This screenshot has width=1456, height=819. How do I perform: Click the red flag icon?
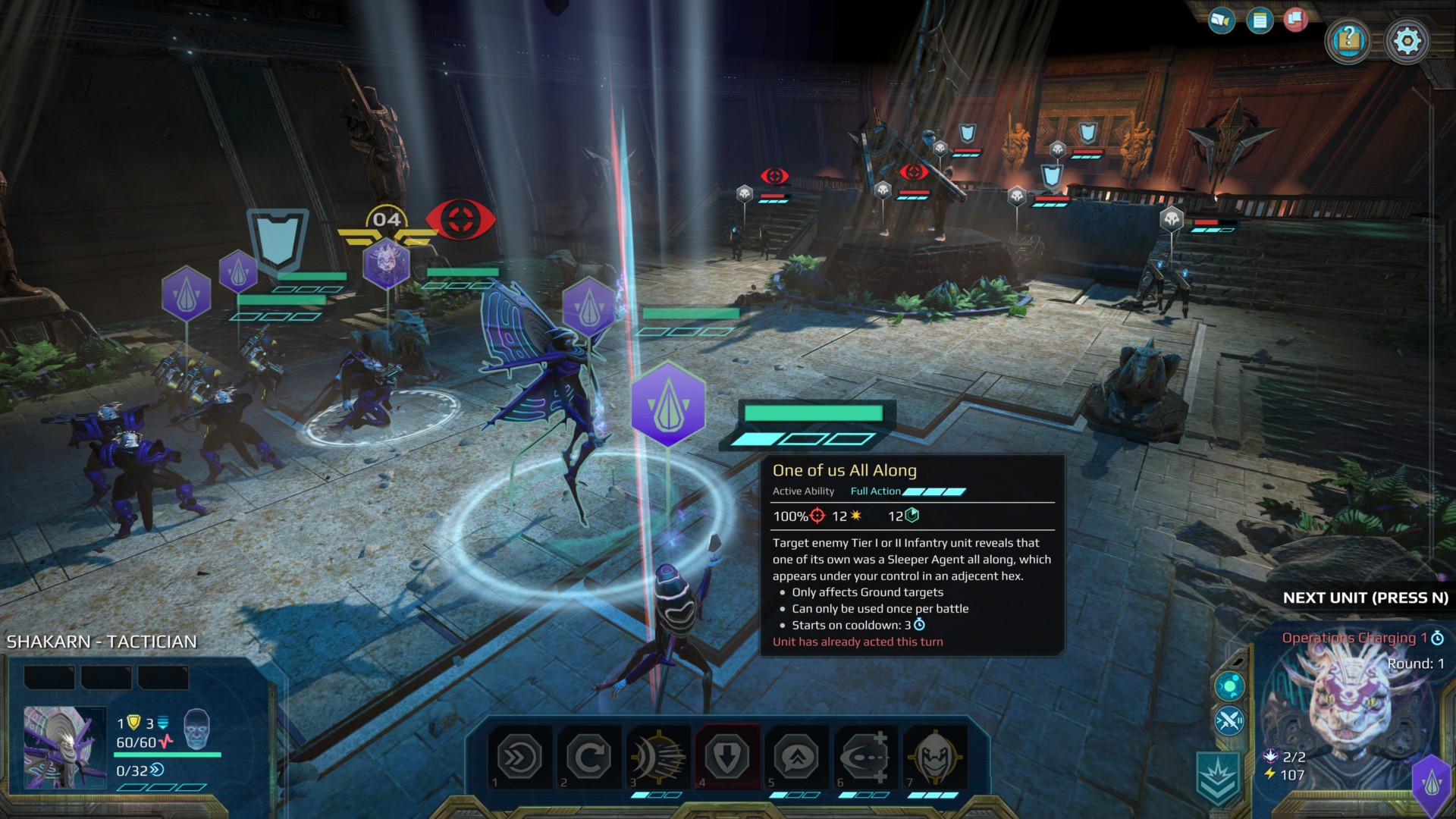(1296, 20)
